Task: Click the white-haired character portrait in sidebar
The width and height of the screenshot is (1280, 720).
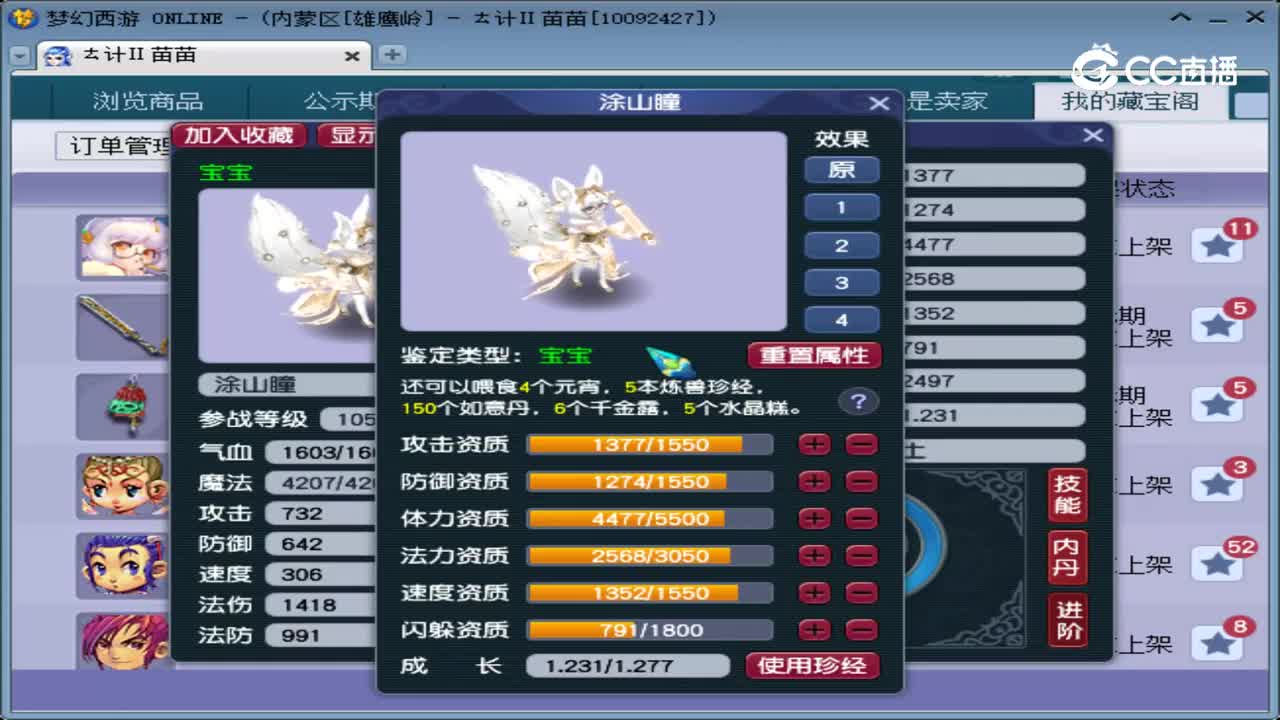Action: [x=122, y=247]
